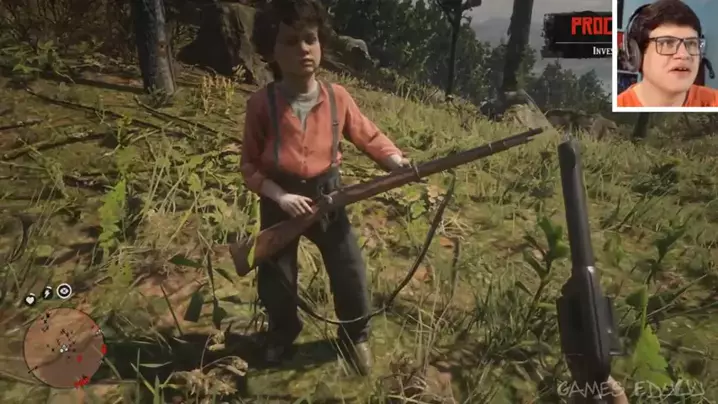Viewport: 718px width, 404px height.
Task: Click the streamer webcam overlay
Action: pyautogui.click(x=665, y=54)
